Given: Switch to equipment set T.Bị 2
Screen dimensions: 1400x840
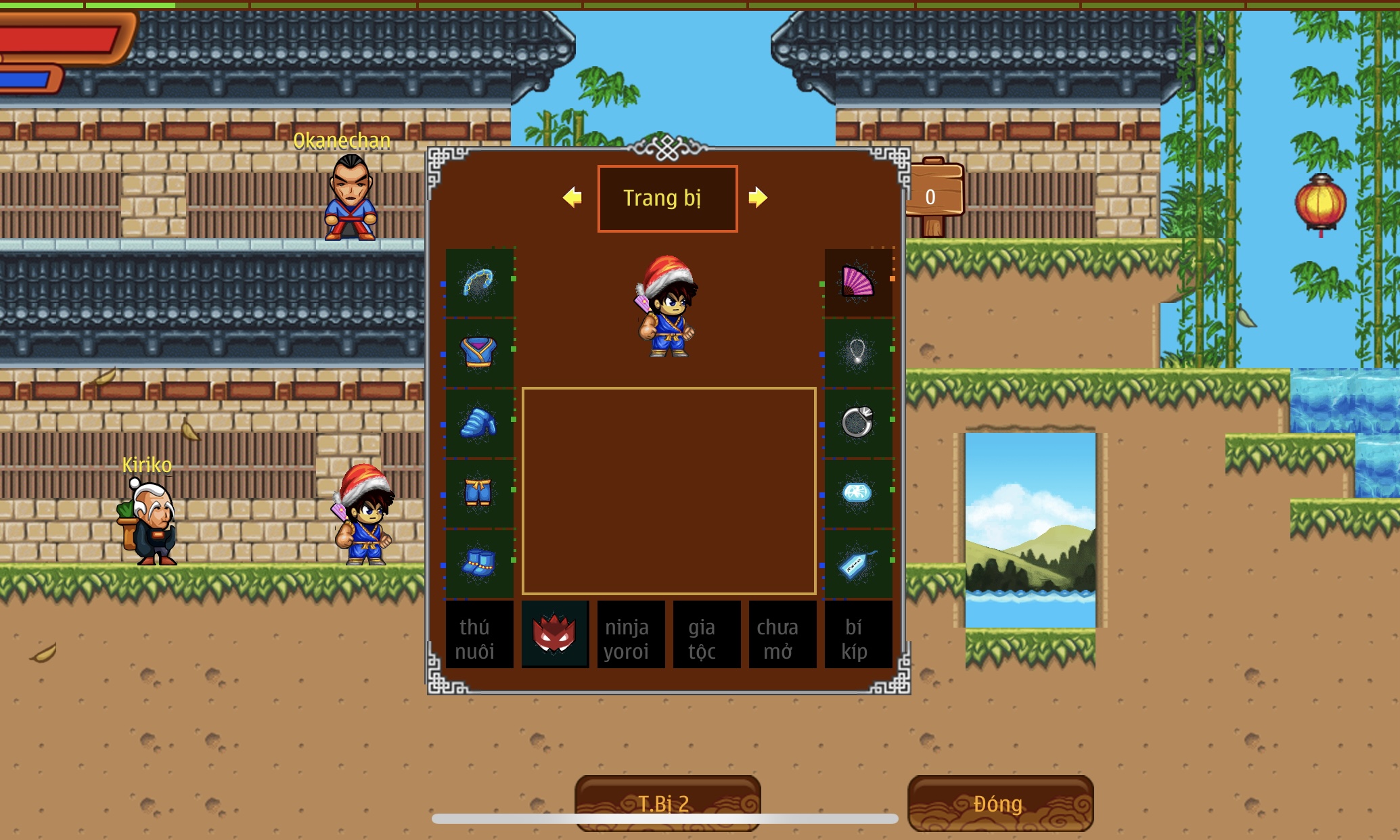Looking at the screenshot, I should [x=667, y=802].
